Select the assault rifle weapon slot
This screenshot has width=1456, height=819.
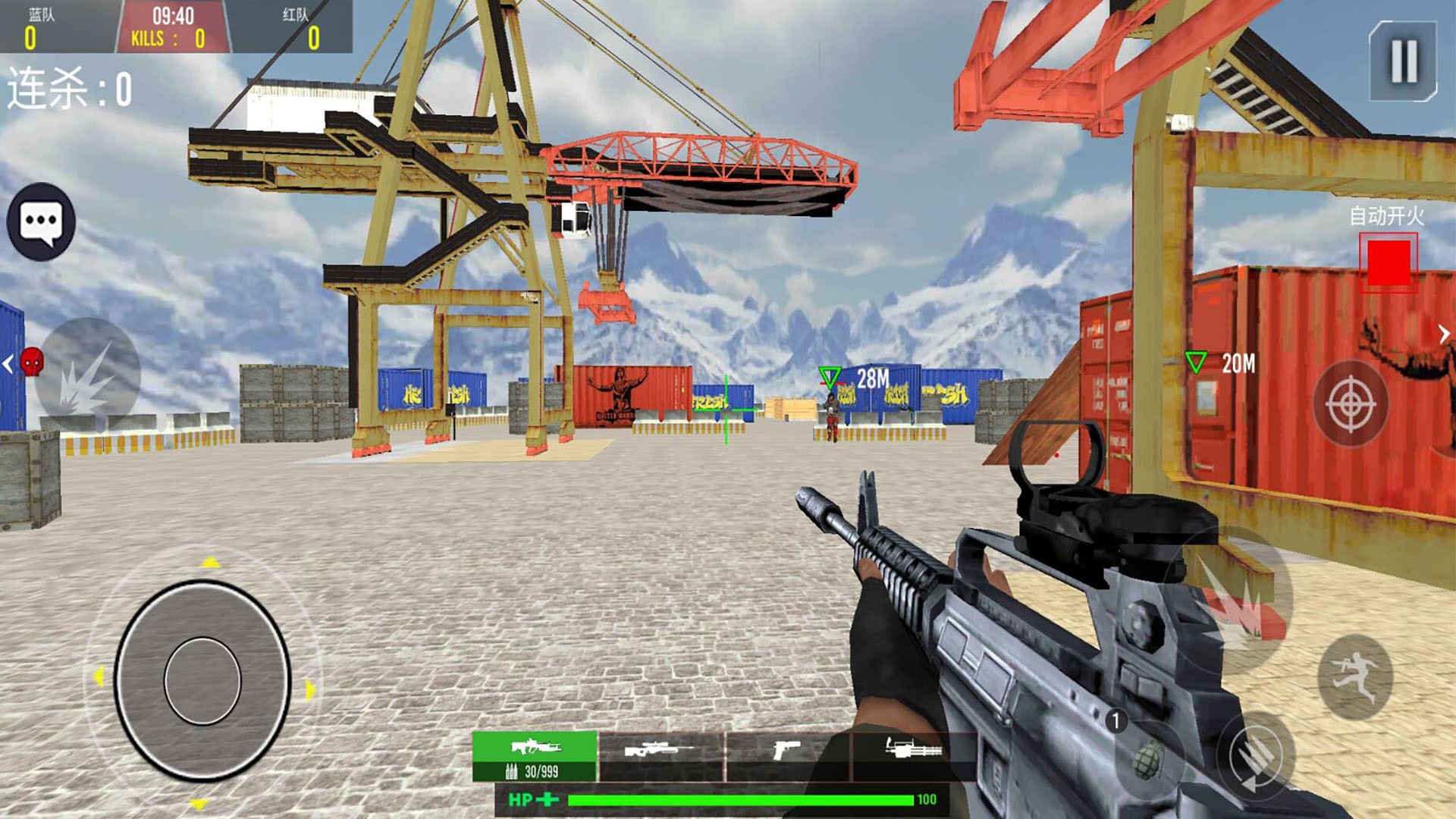click(x=535, y=755)
